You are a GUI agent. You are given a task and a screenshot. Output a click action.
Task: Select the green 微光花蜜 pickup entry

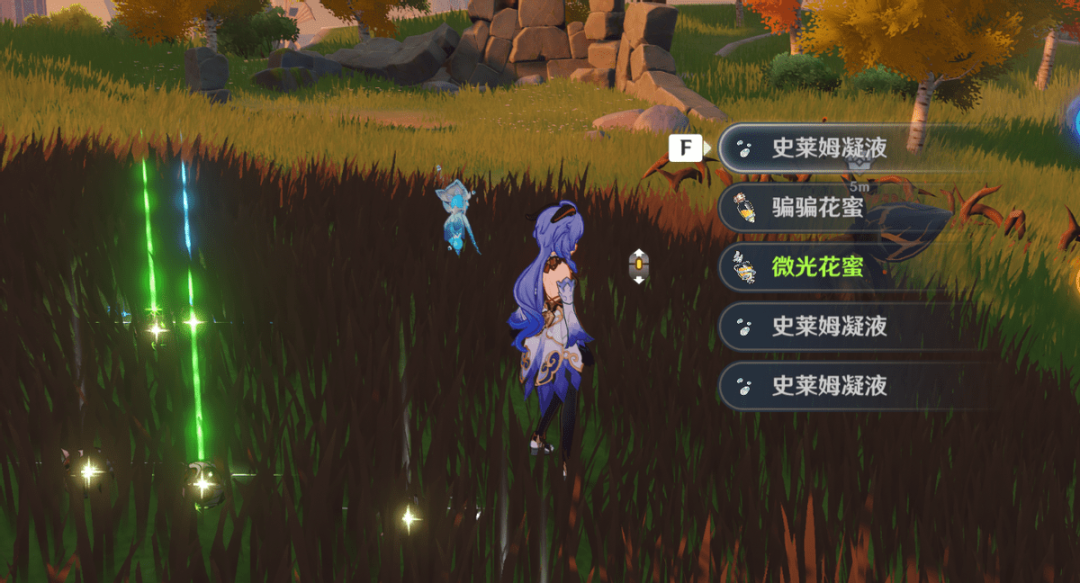point(817,268)
